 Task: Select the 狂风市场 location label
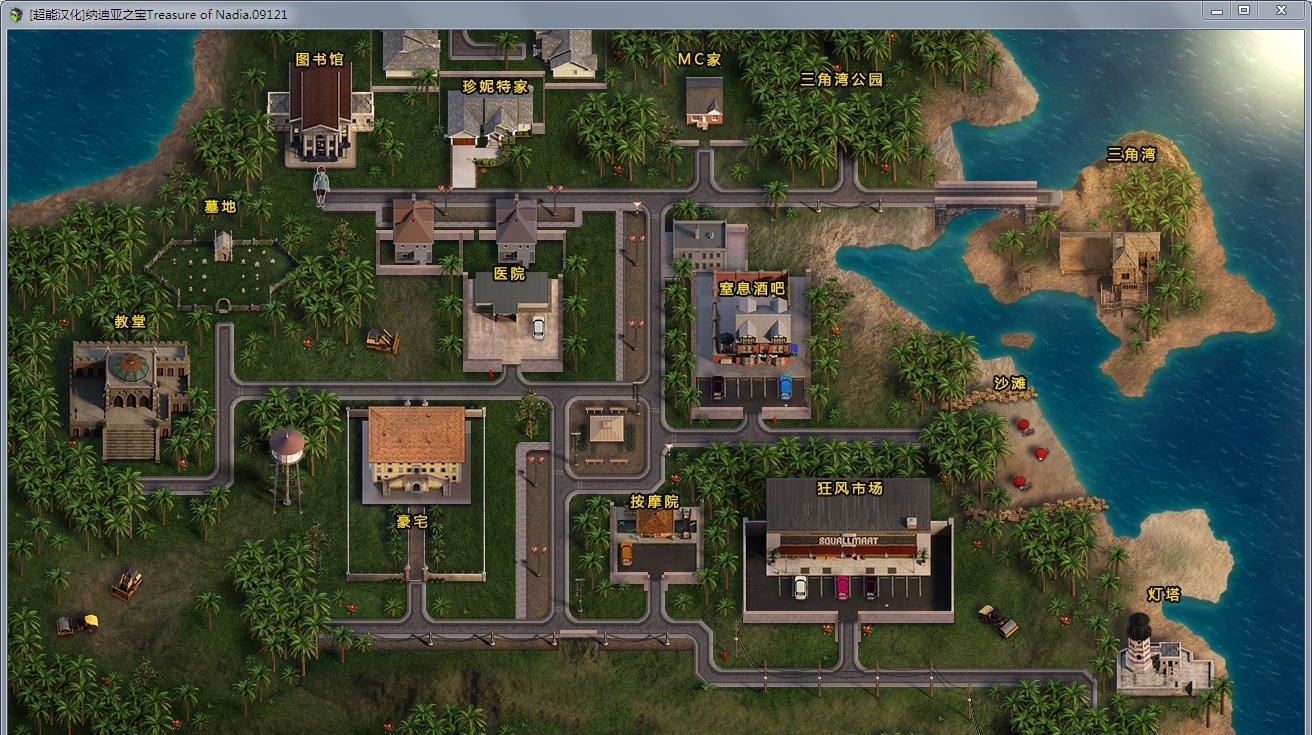coord(849,488)
